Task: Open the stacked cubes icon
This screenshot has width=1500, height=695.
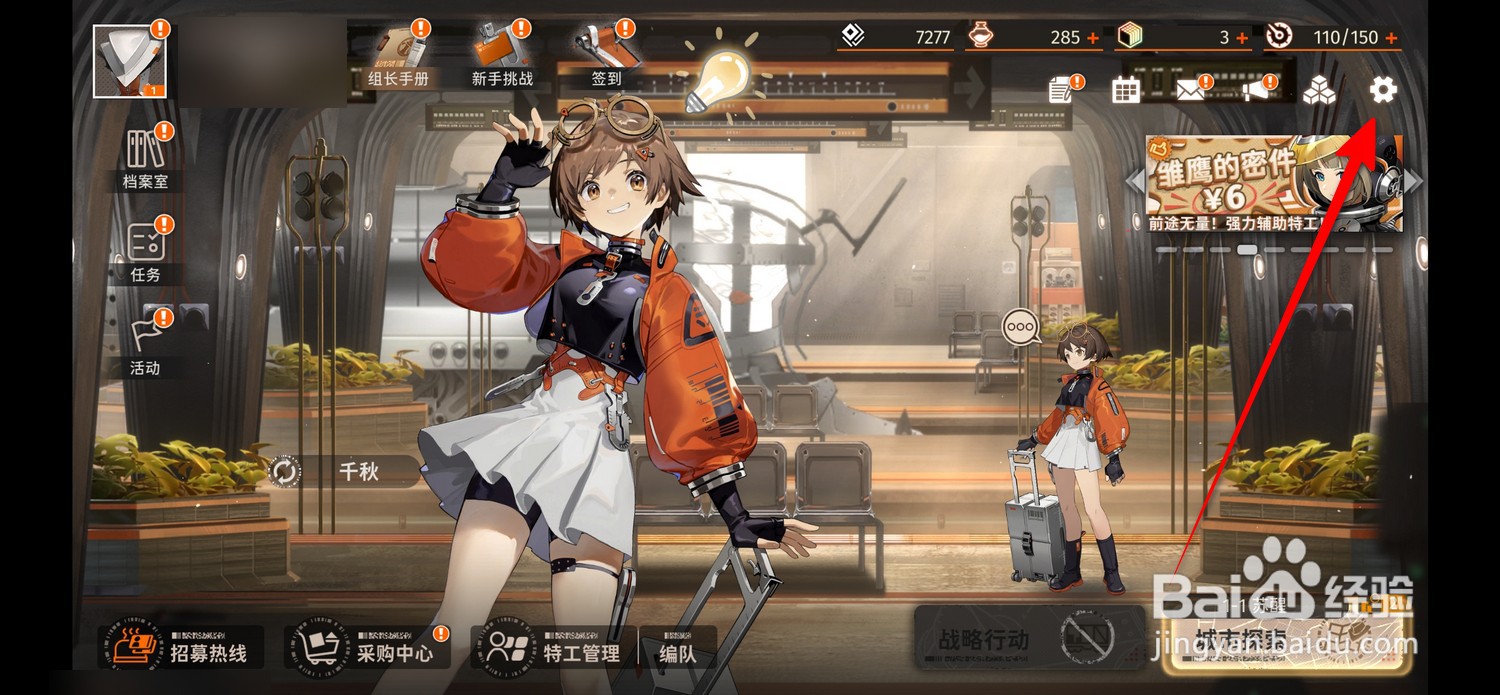Action: point(1319,91)
